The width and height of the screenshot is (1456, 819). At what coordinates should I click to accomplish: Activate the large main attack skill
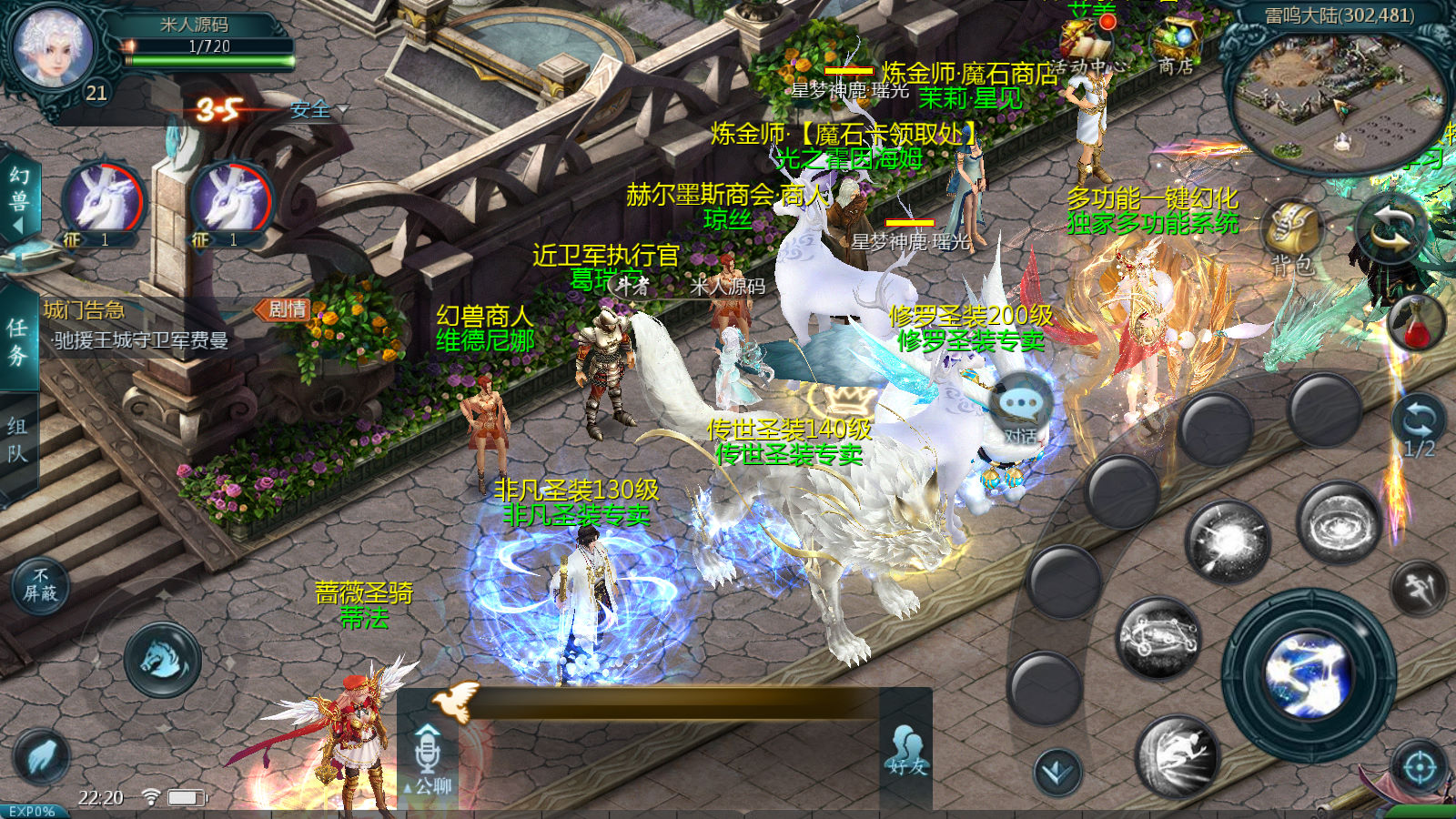coord(1309,675)
